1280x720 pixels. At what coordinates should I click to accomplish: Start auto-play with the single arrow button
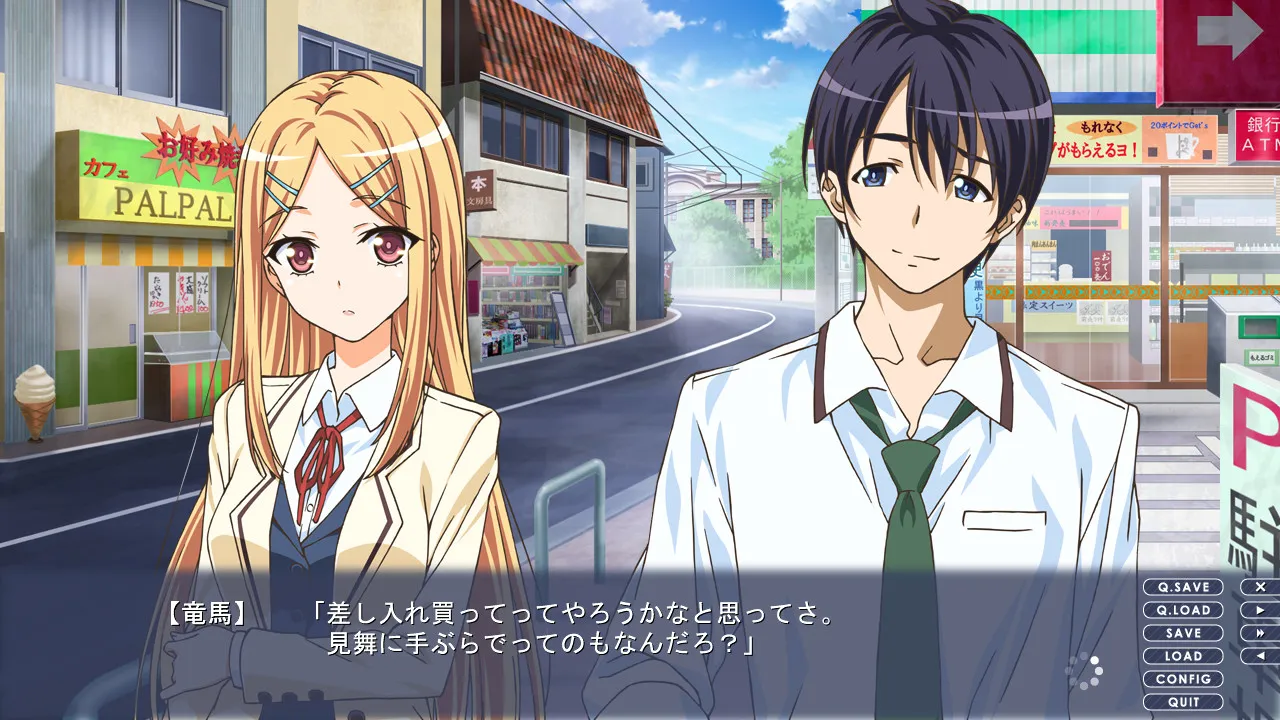(1260, 610)
